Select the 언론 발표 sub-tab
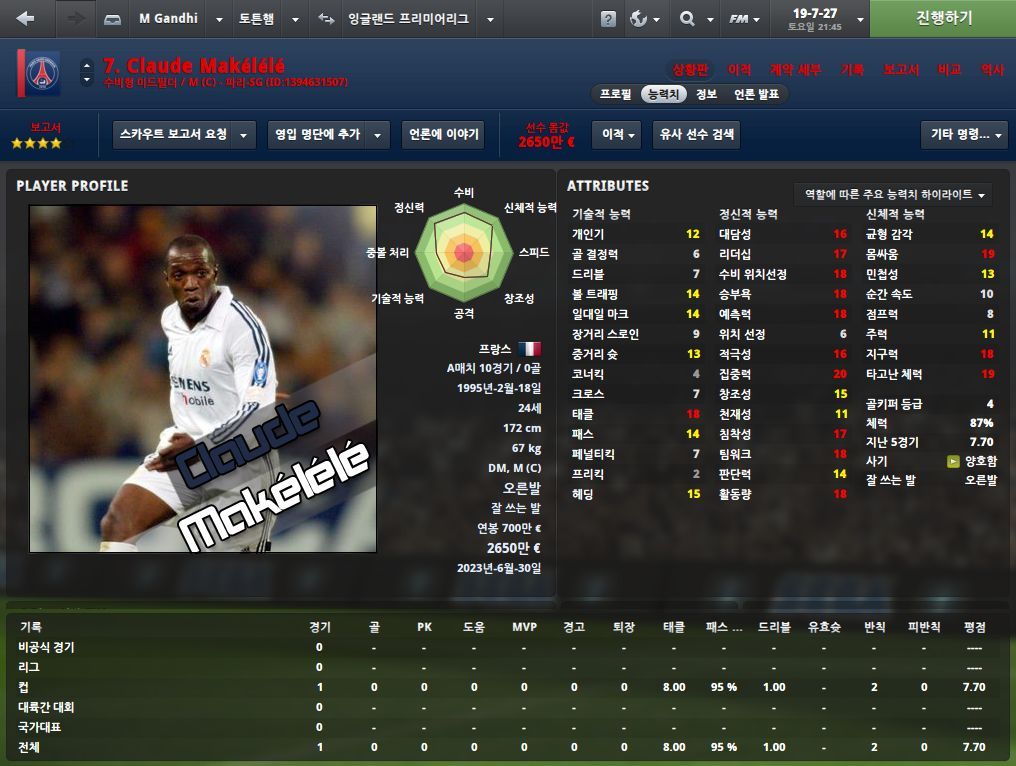This screenshot has height=766, width=1016. pos(756,94)
